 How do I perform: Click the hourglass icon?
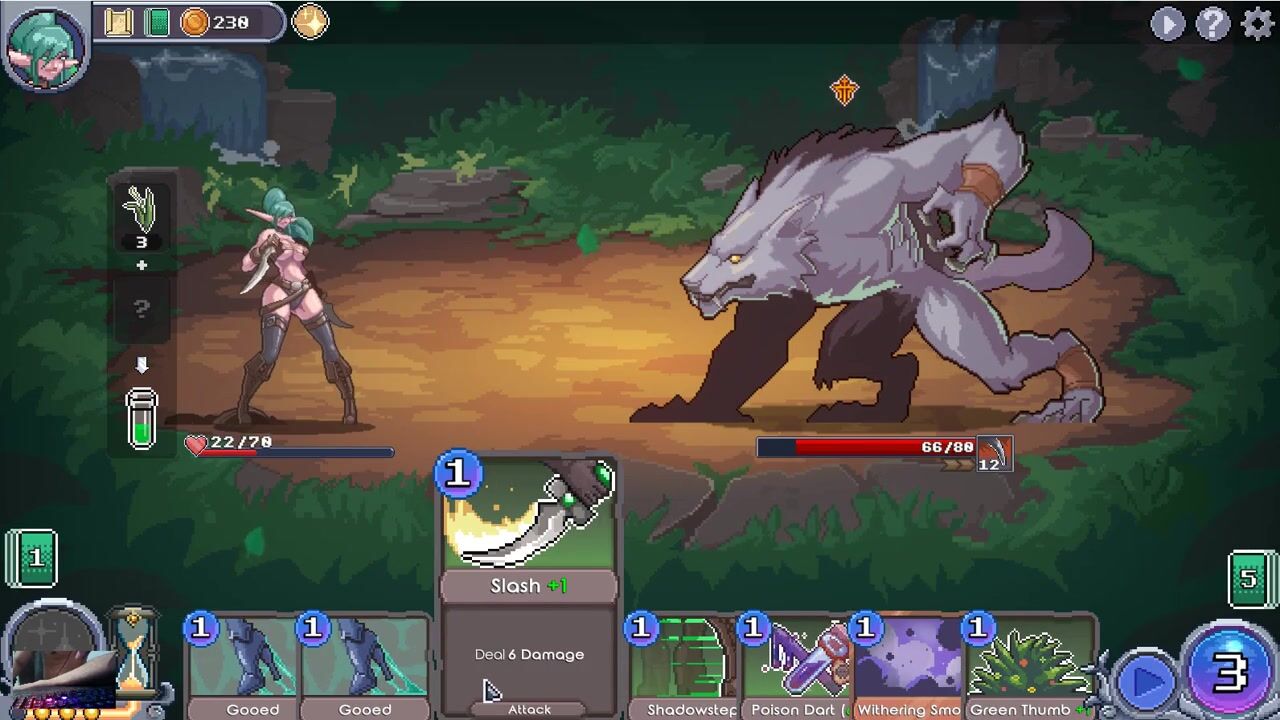click(133, 650)
